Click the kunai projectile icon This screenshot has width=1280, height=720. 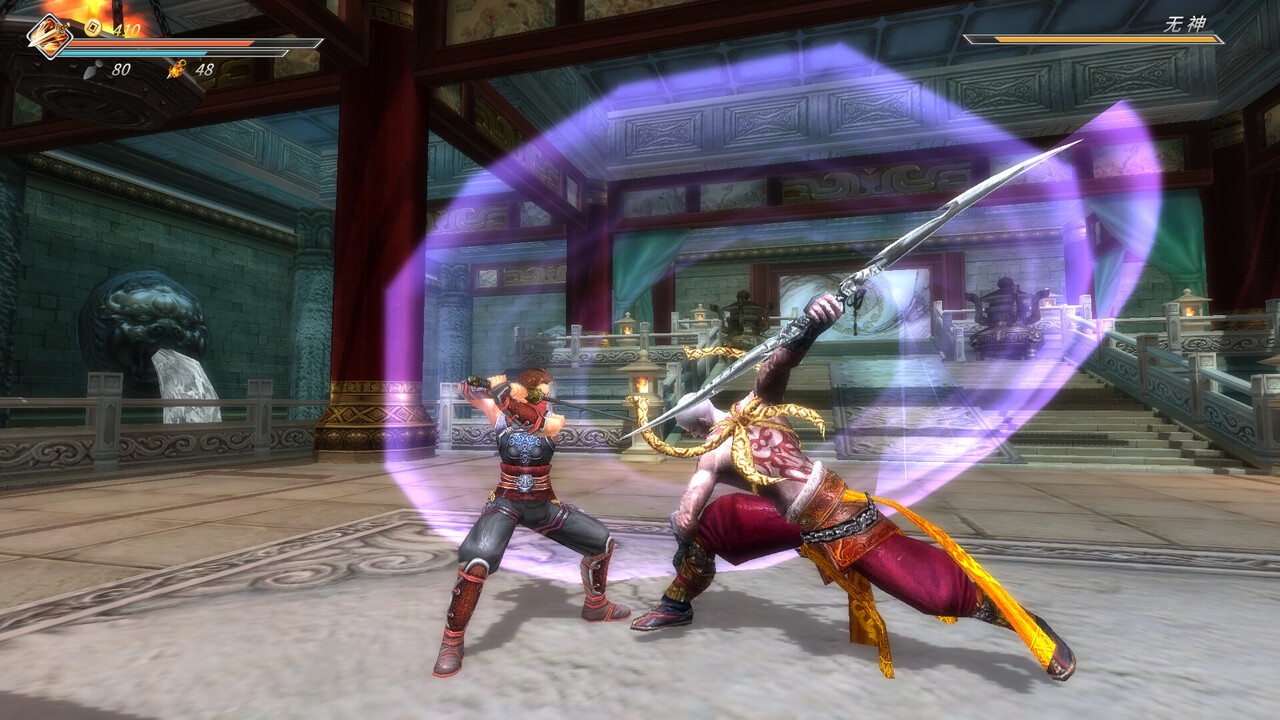(95, 69)
